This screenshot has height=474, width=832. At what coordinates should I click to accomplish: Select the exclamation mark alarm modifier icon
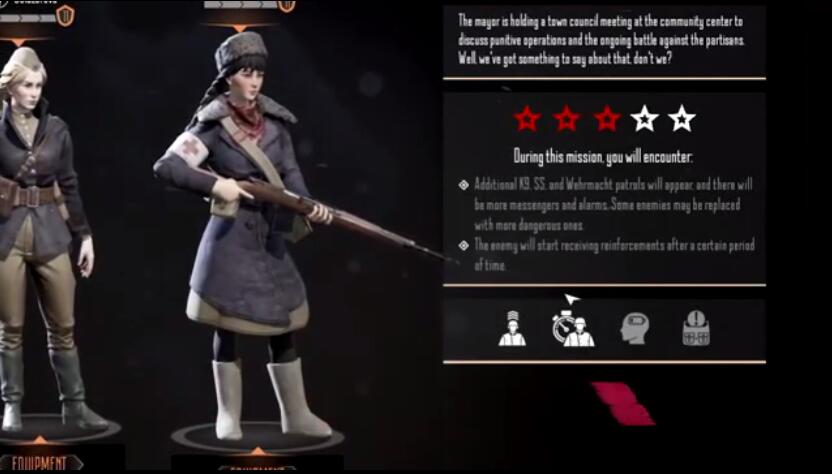point(696,329)
